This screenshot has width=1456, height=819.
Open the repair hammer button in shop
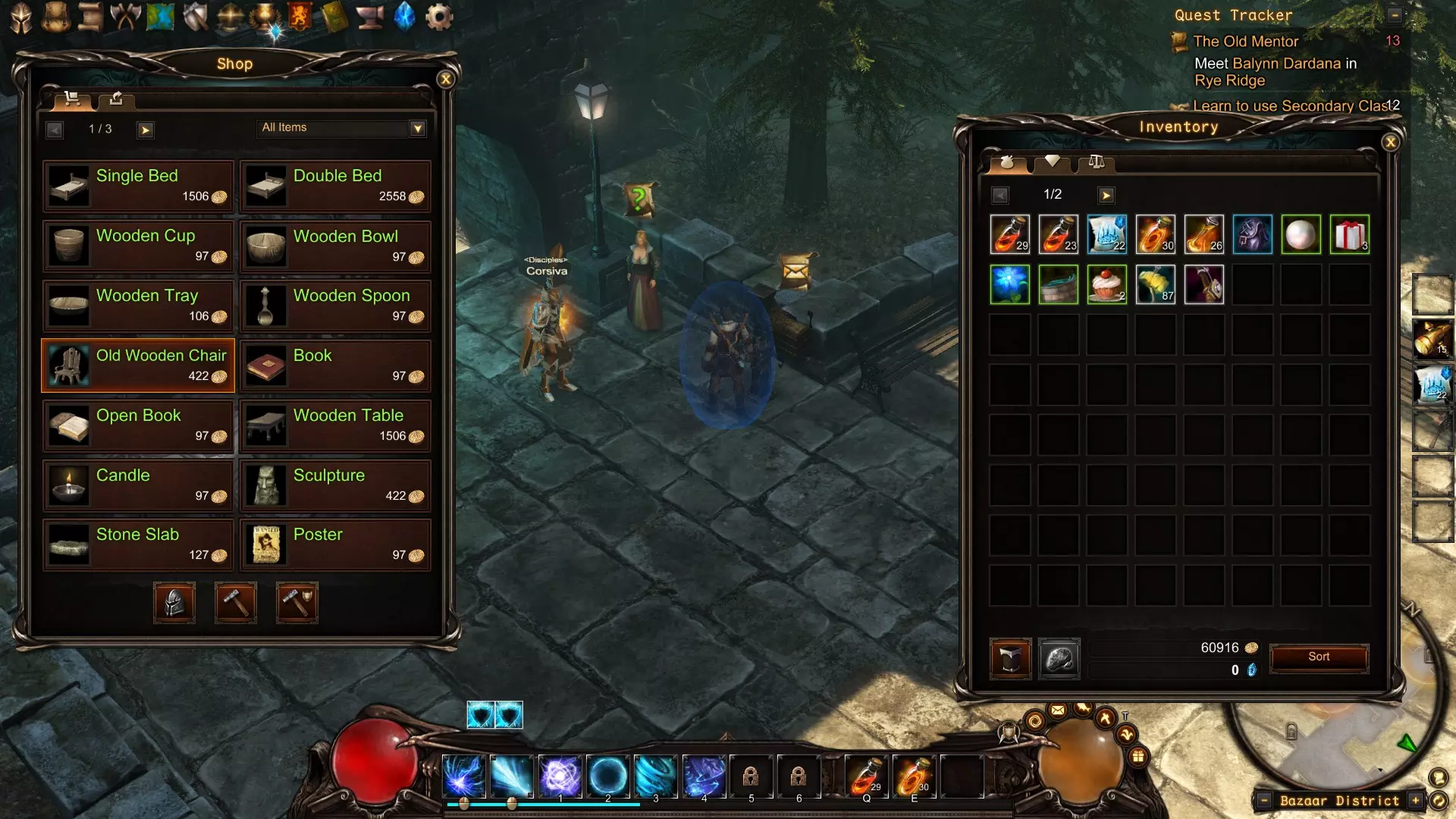pyautogui.click(x=235, y=603)
